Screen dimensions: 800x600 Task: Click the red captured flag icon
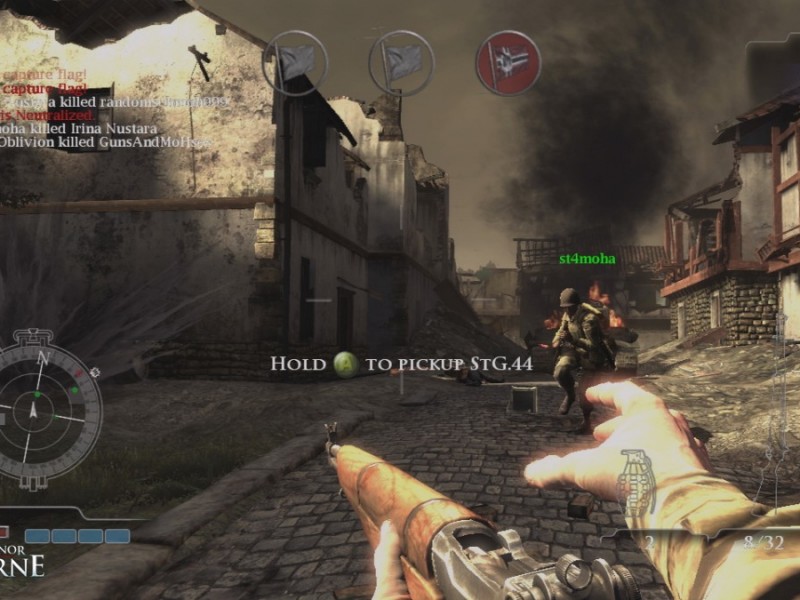(508, 62)
